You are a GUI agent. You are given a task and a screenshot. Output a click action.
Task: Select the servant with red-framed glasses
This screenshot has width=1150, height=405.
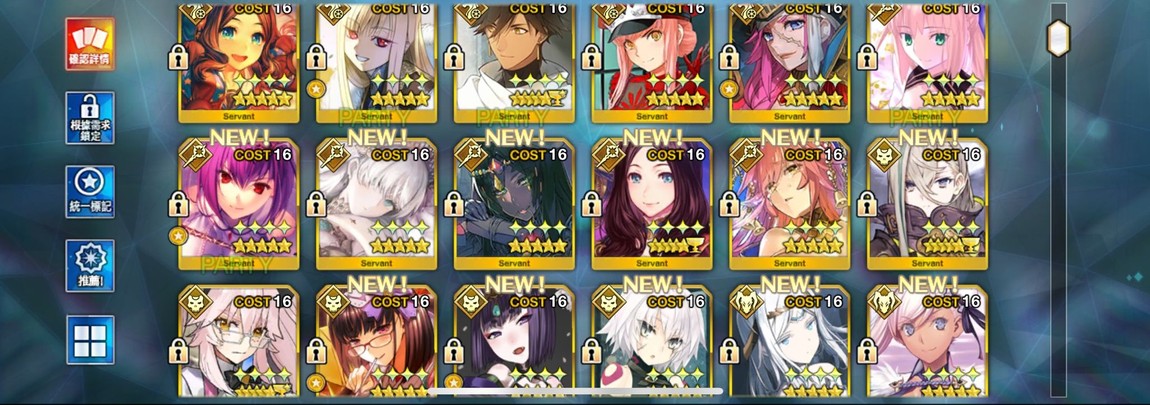pos(376,345)
